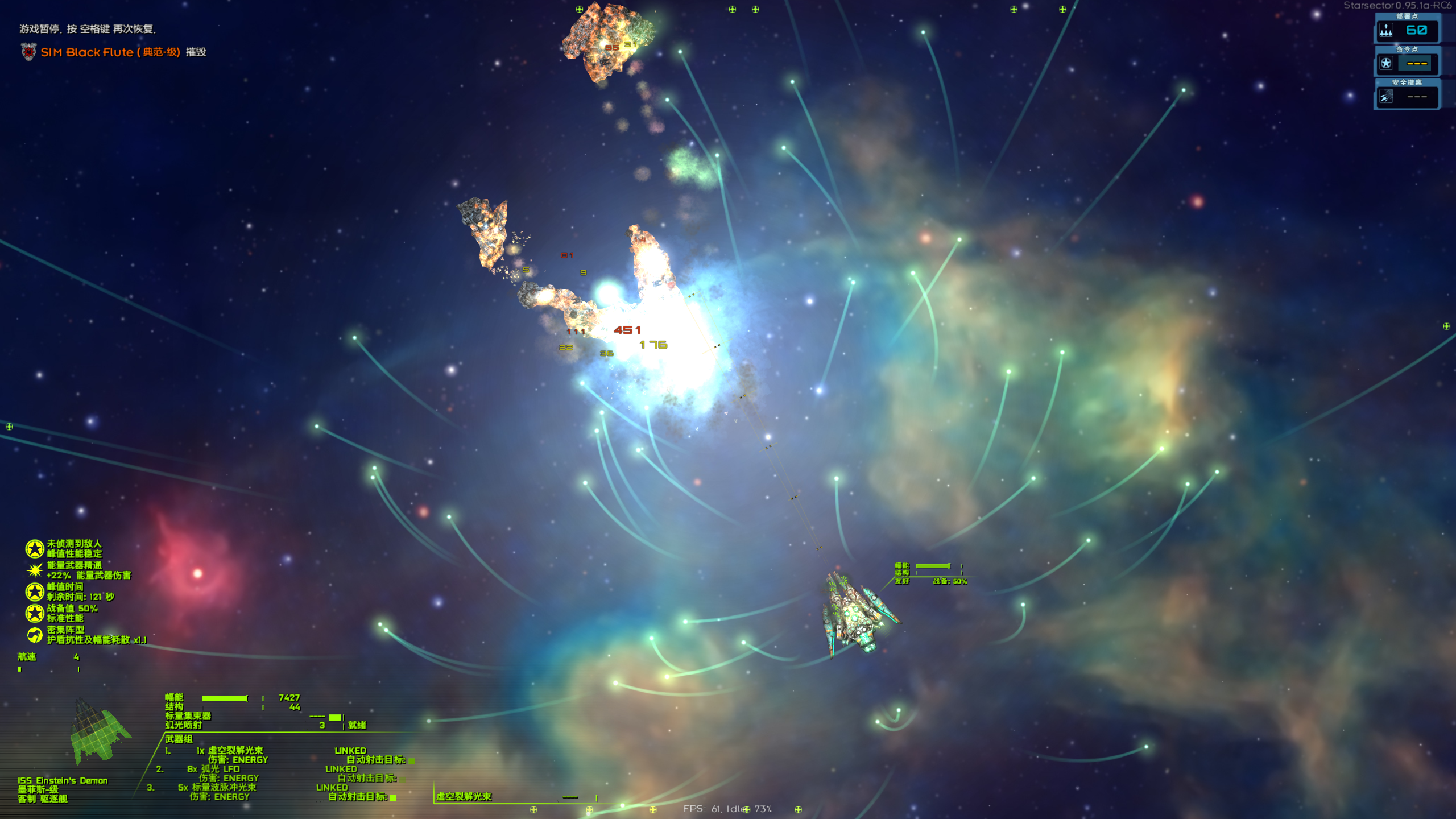
Task: Click the full retreat (安全撤离) icon
Action: coord(1386,97)
